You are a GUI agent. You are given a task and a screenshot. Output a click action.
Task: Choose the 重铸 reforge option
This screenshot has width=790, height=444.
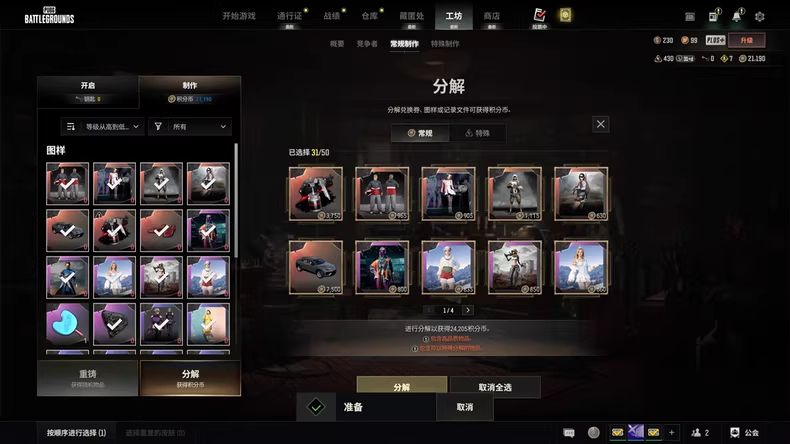point(88,378)
